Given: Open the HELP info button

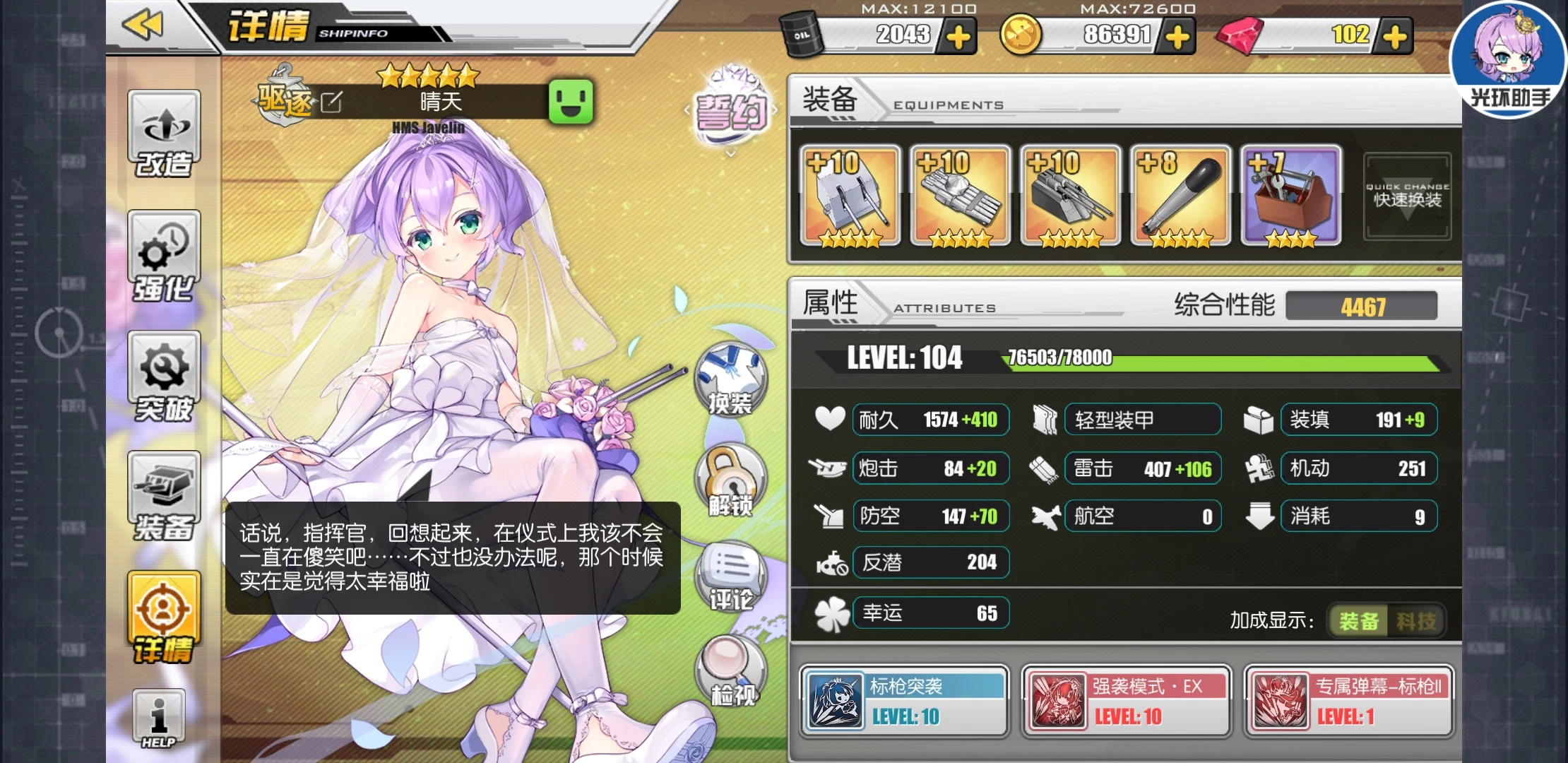Looking at the screenshot, I should tap(159, 719).
